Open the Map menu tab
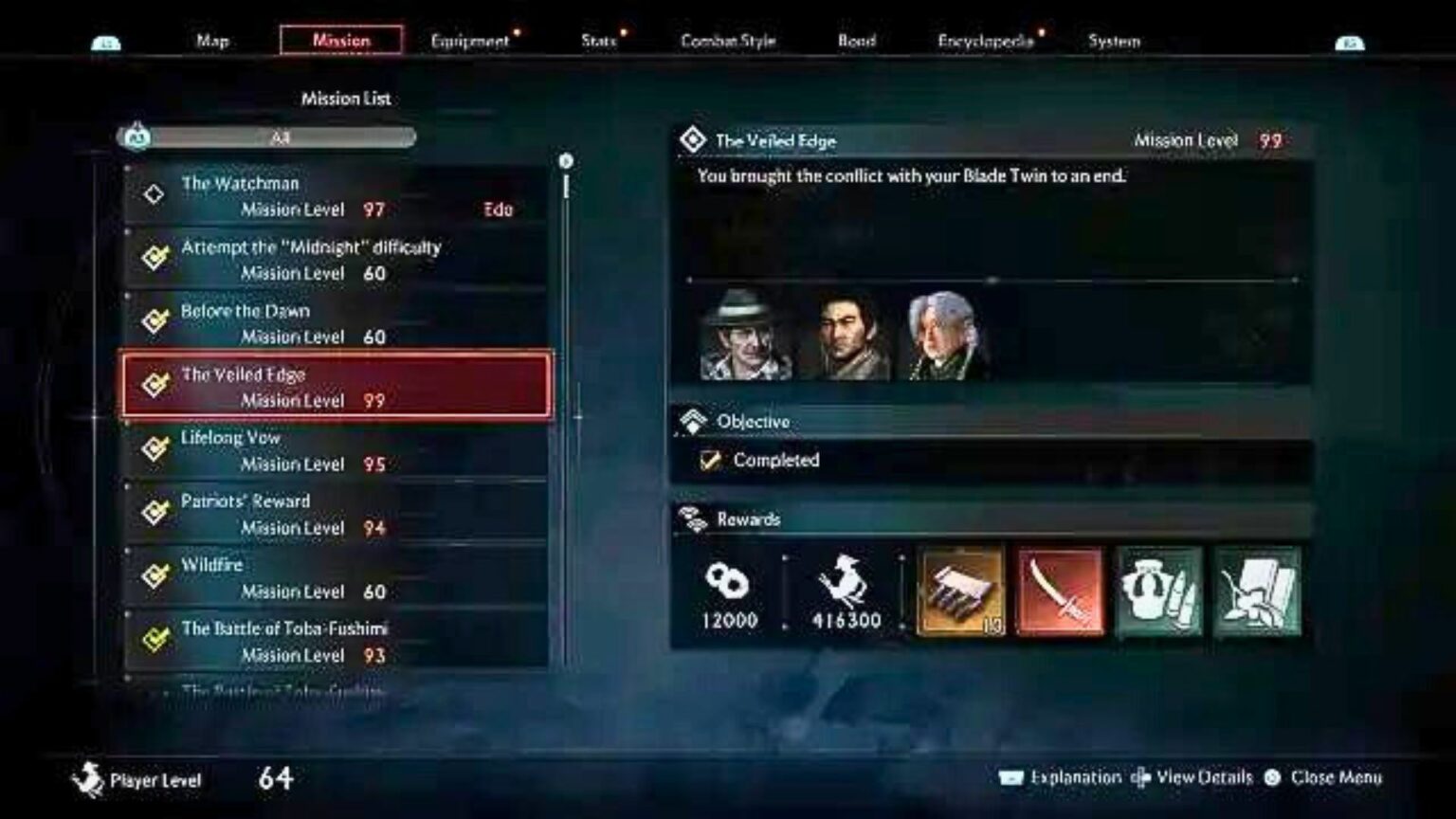Image resolution: width=1456 pixels, height=819 pixels. tap(211, 42)
